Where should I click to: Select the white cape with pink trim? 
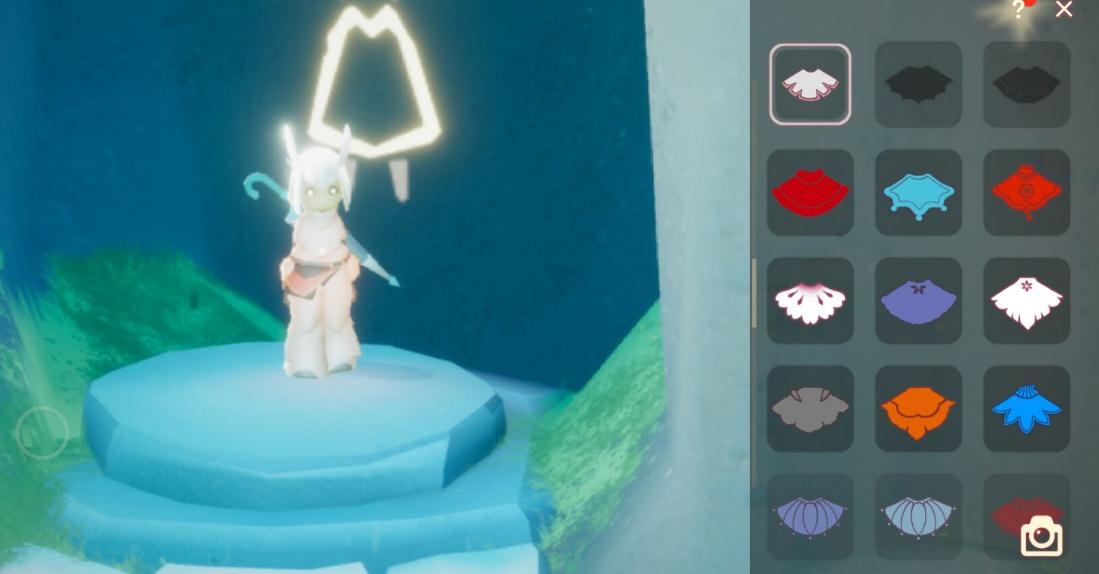810,84
